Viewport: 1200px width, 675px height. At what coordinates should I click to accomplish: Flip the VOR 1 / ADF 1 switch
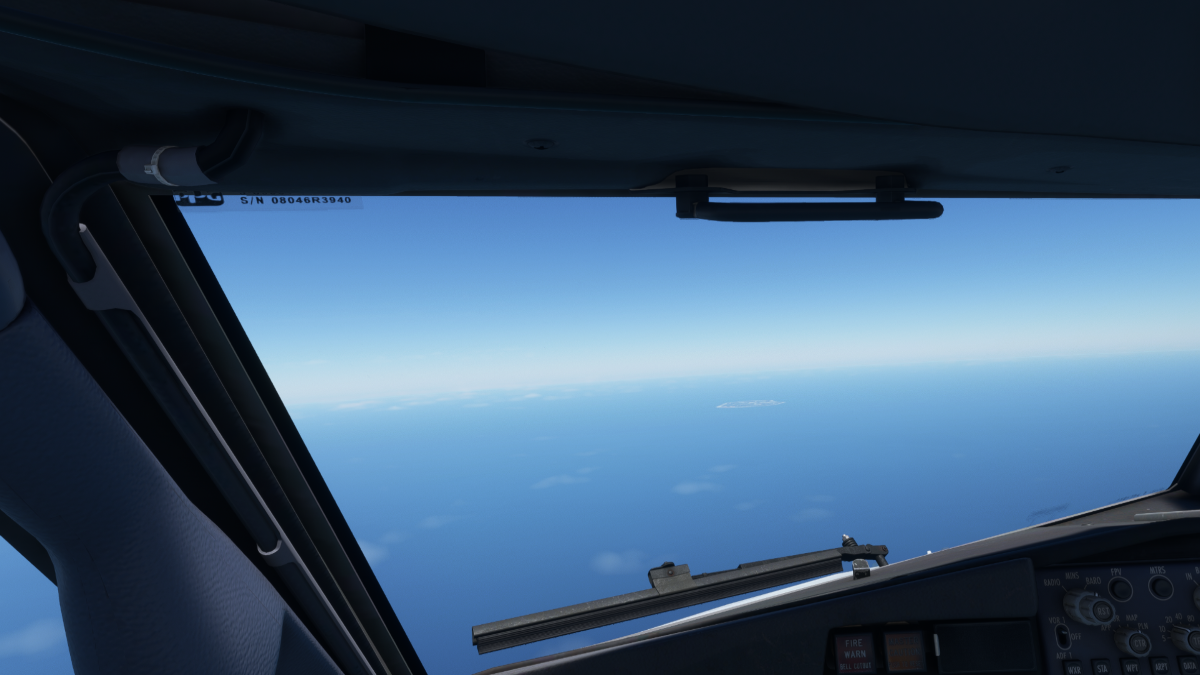point(1061,635)
